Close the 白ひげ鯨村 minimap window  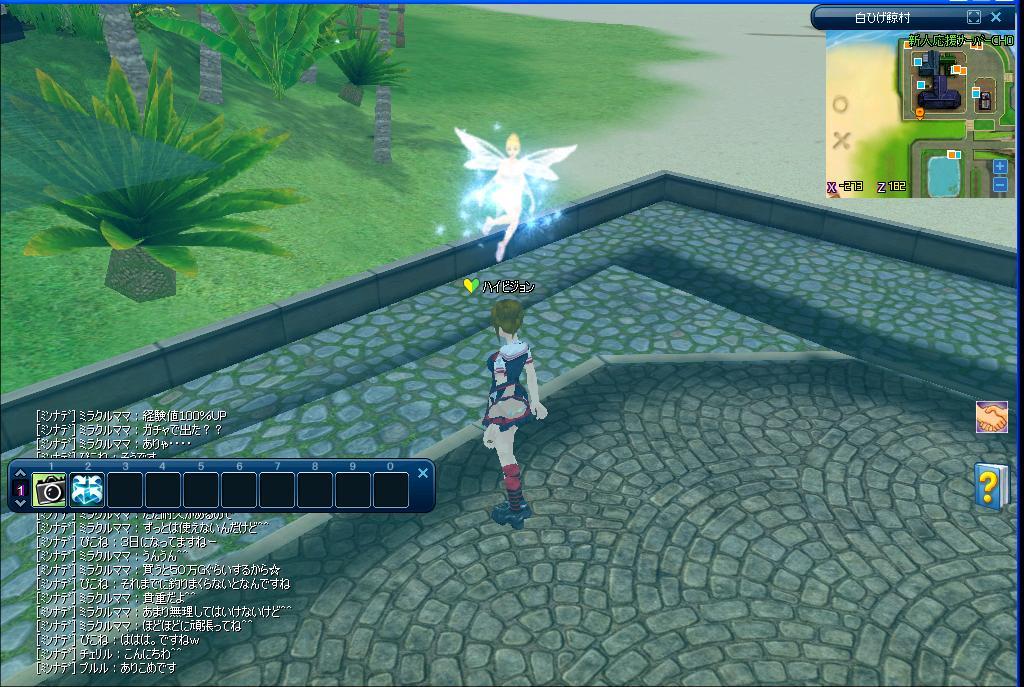point(996,17)
